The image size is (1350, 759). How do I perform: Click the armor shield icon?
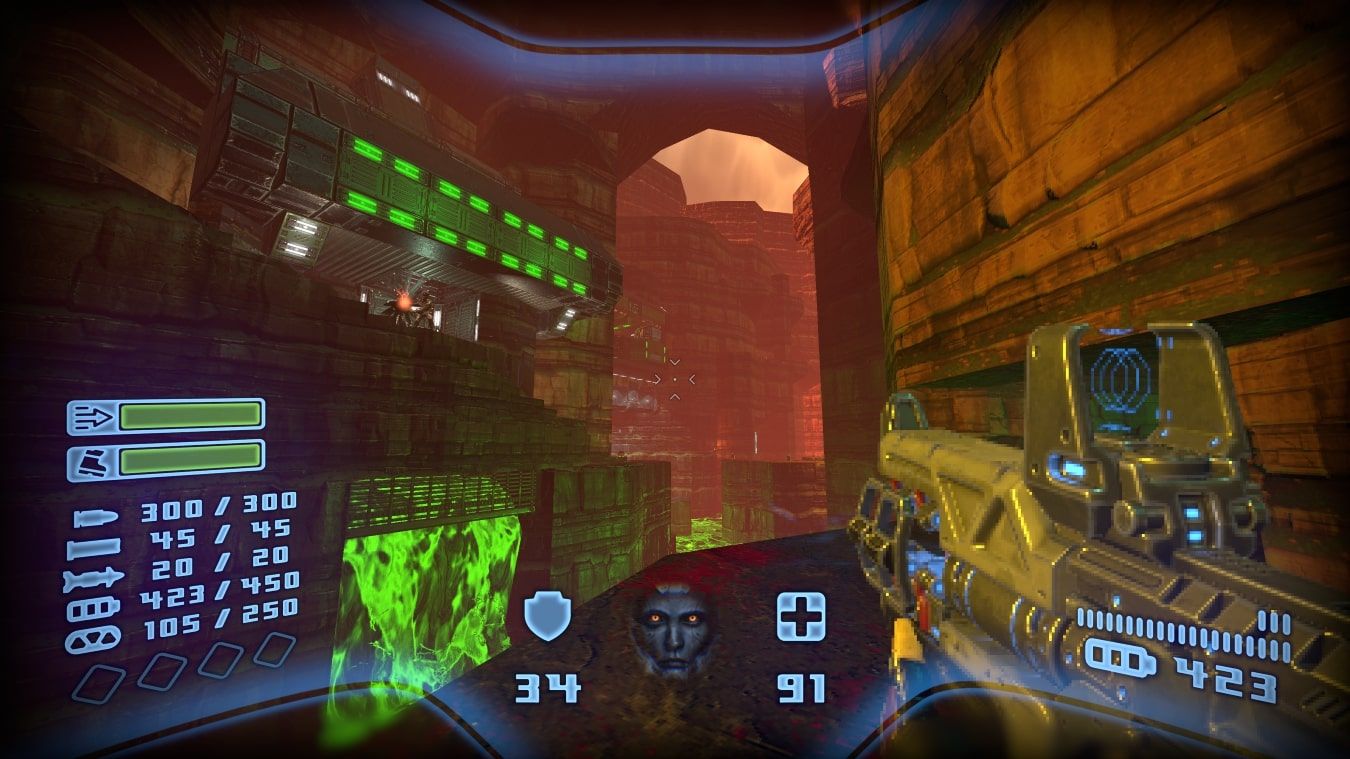(548, 617)
